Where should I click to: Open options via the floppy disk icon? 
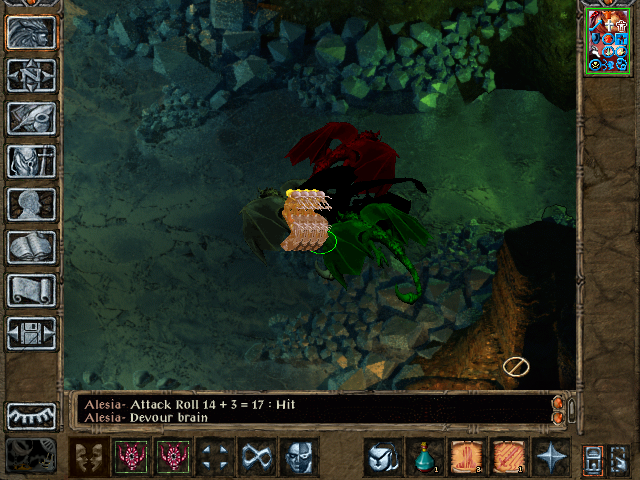(32, 333)
